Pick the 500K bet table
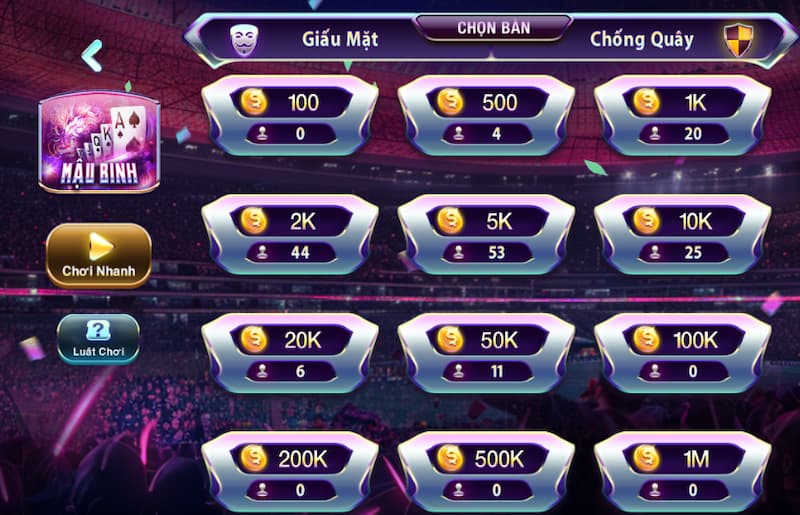Viewport: 800px width, 515px height. pos(486,471)
